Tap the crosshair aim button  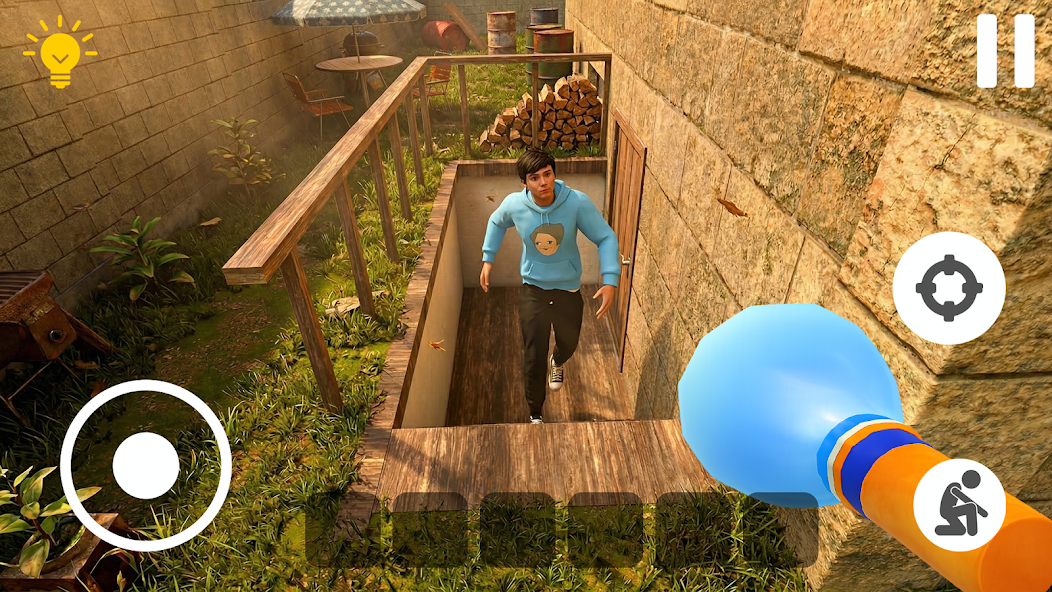point(948,288)
